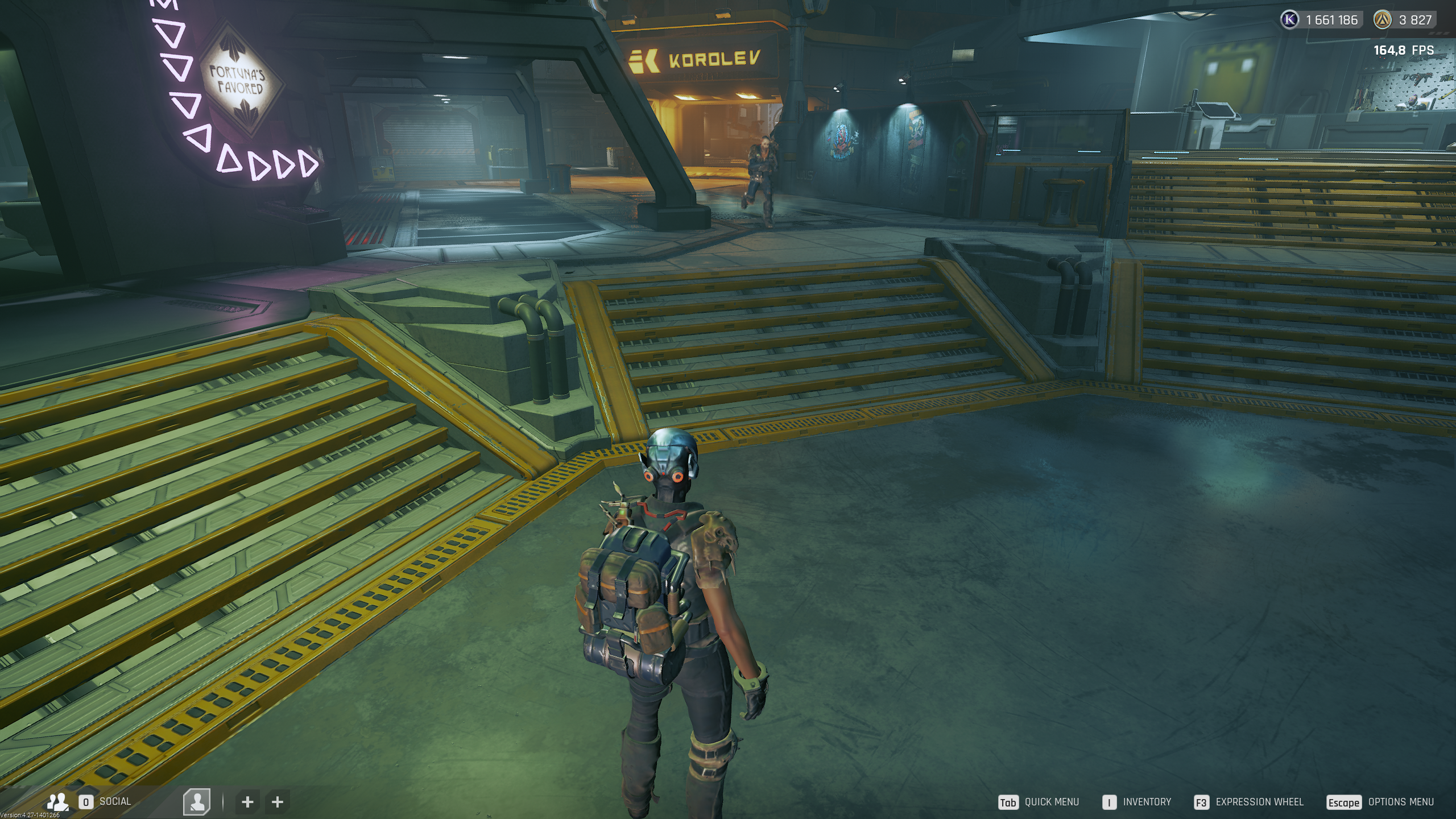The width and height of the screenshot is (1456, 819).
Task: Open the Inventory
Action: pyautogui.click(x=1147, y=802)
